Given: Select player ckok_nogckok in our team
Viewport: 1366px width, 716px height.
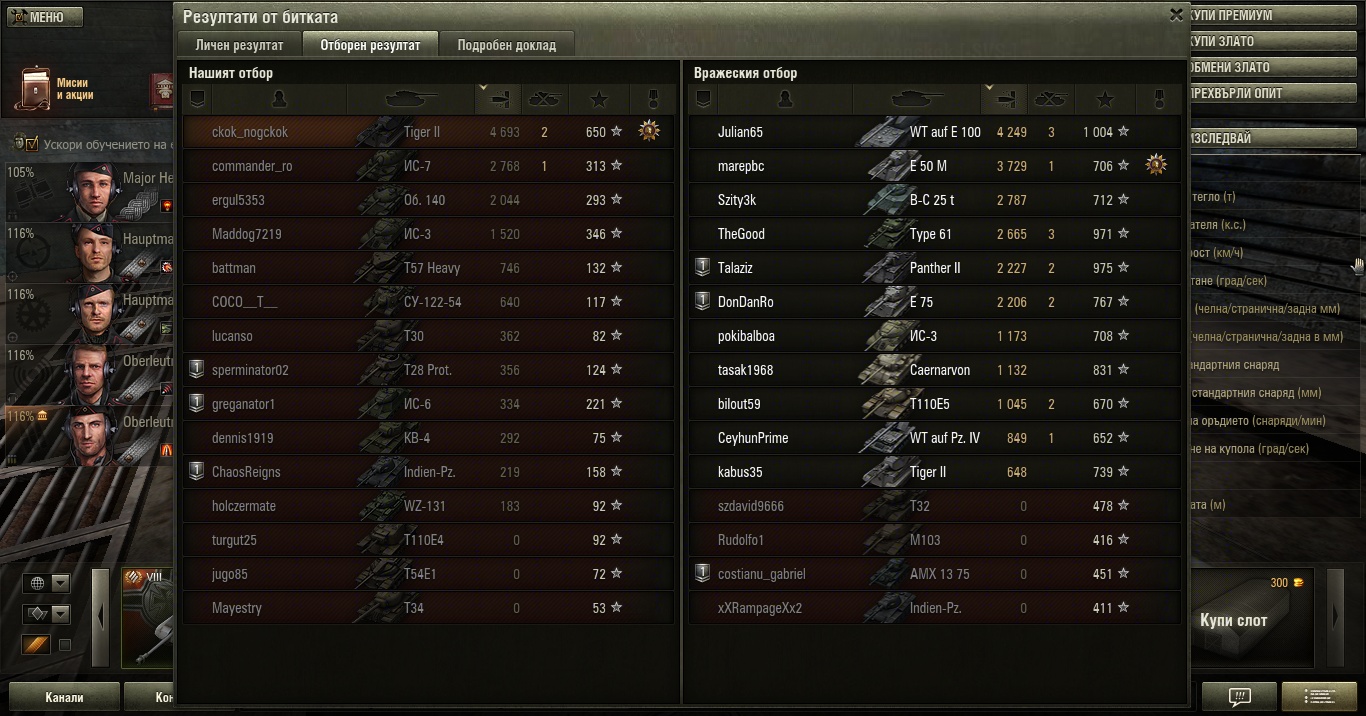Looking at the screenshot, I should [x=250, y=132].
